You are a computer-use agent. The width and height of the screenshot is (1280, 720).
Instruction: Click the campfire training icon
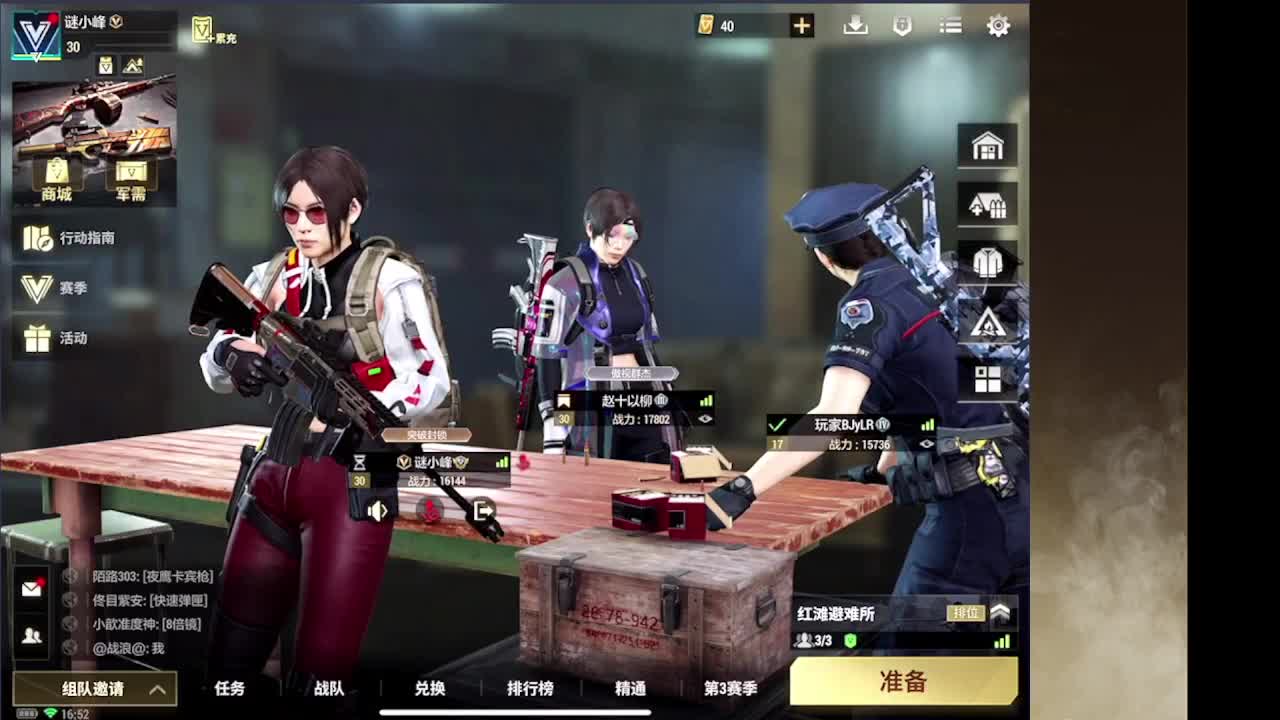988,320
